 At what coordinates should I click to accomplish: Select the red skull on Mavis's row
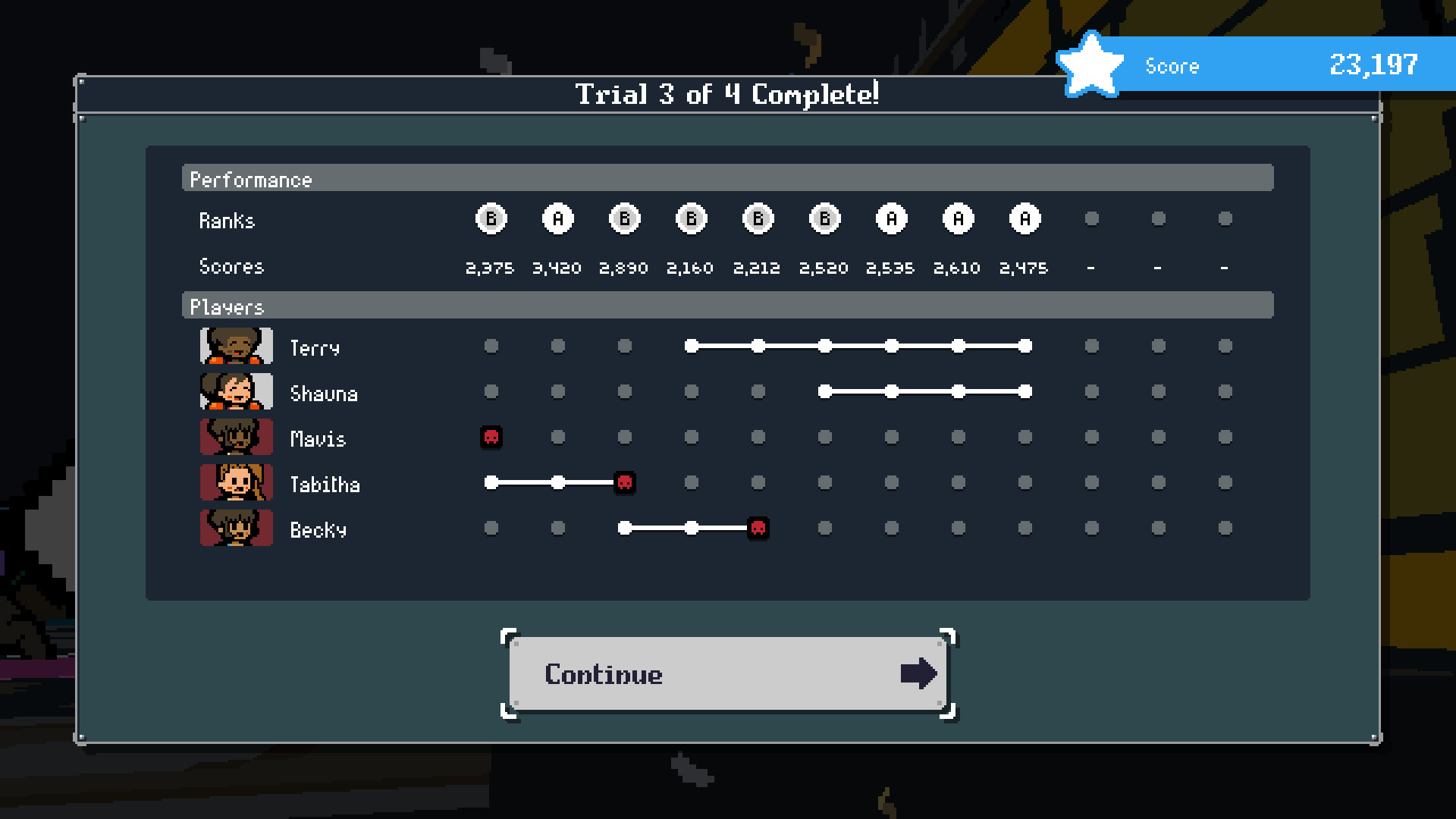click(x=491, y=437)
